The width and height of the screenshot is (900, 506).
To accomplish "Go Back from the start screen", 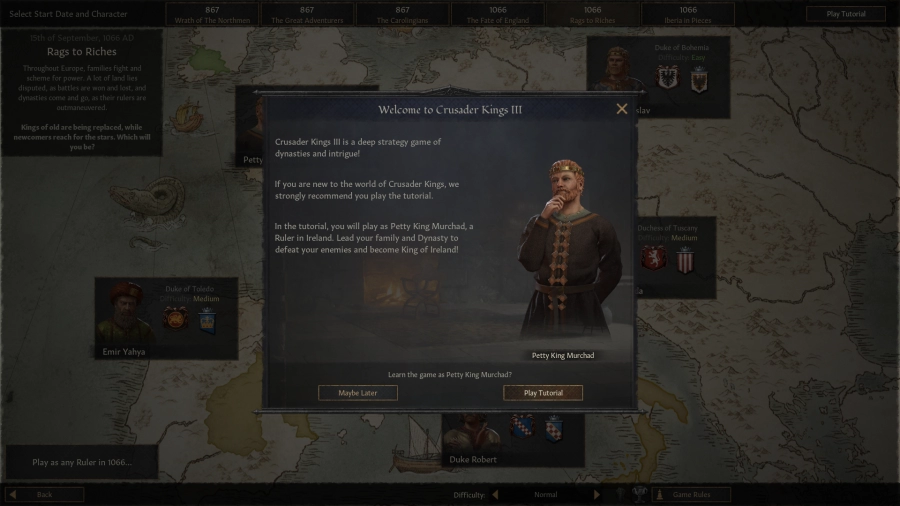I will 45,495.
